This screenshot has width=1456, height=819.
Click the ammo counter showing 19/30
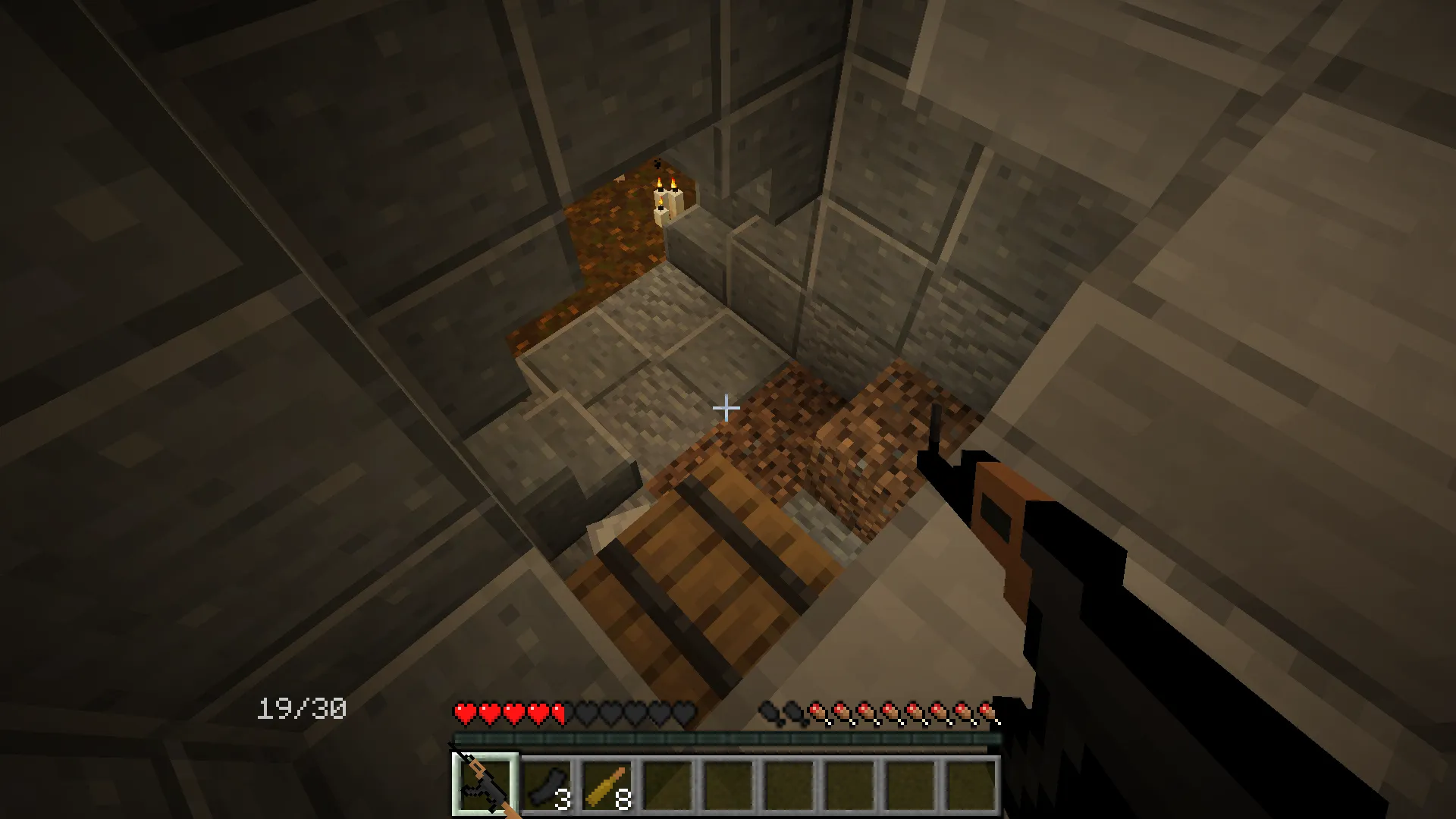(x=302, y=708)
